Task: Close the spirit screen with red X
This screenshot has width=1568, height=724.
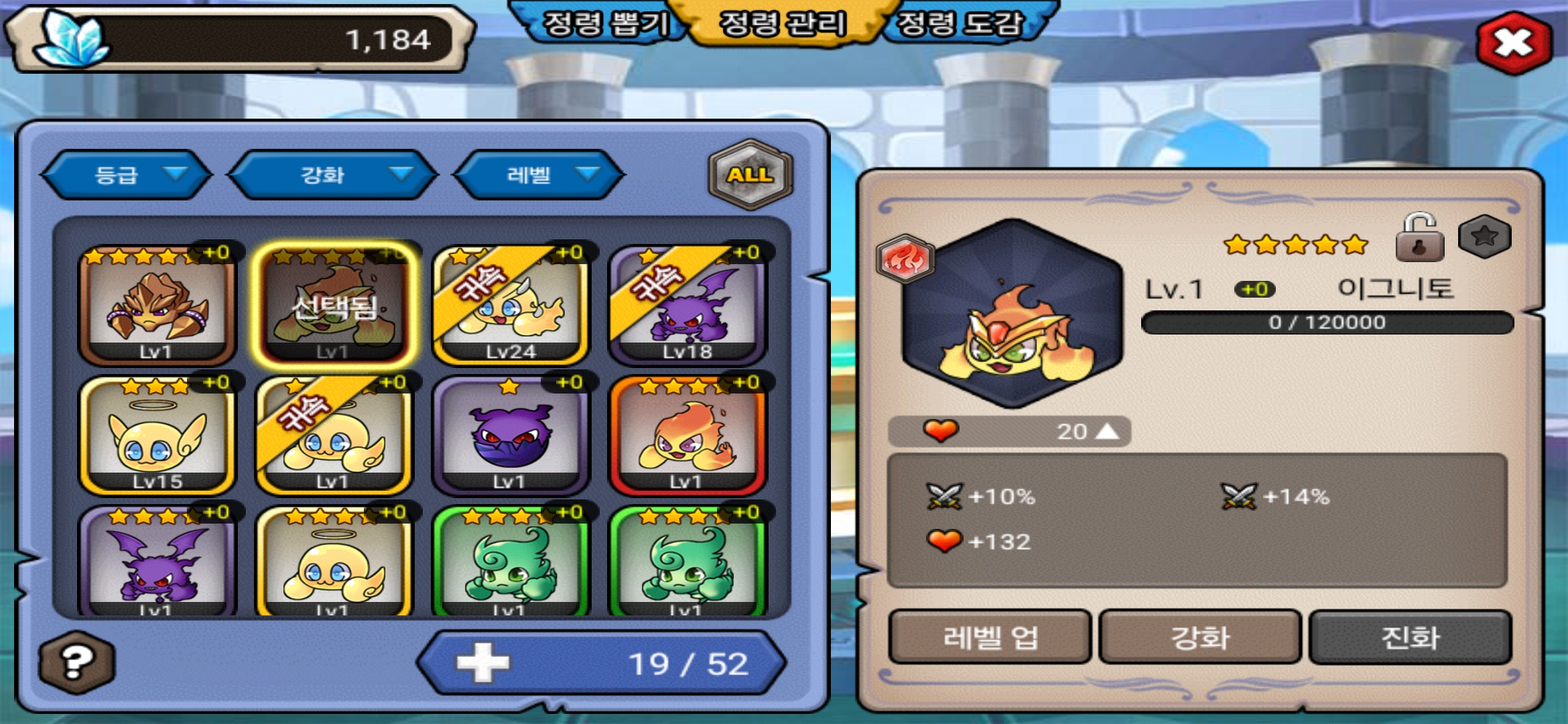Action: pos(1514,44)
